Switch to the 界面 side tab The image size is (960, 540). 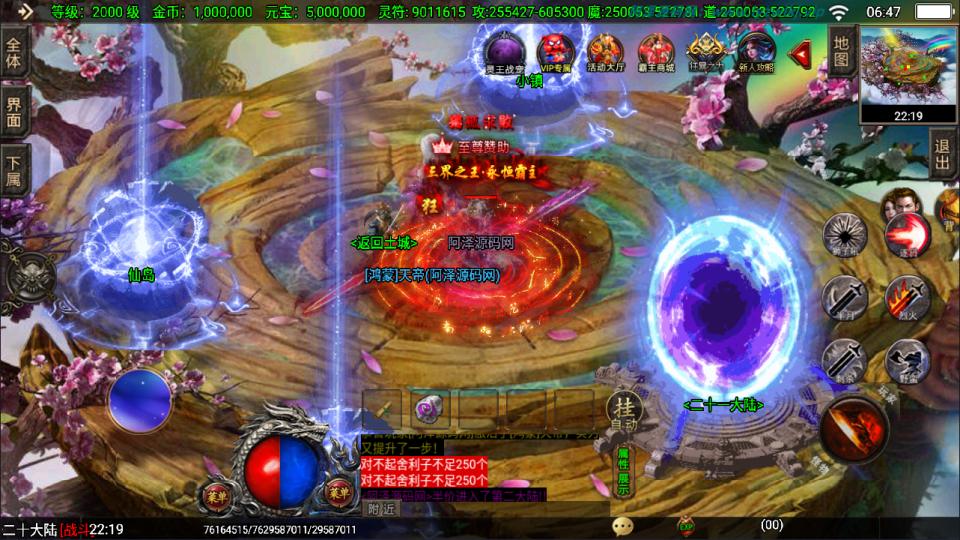tap(14, 110)
